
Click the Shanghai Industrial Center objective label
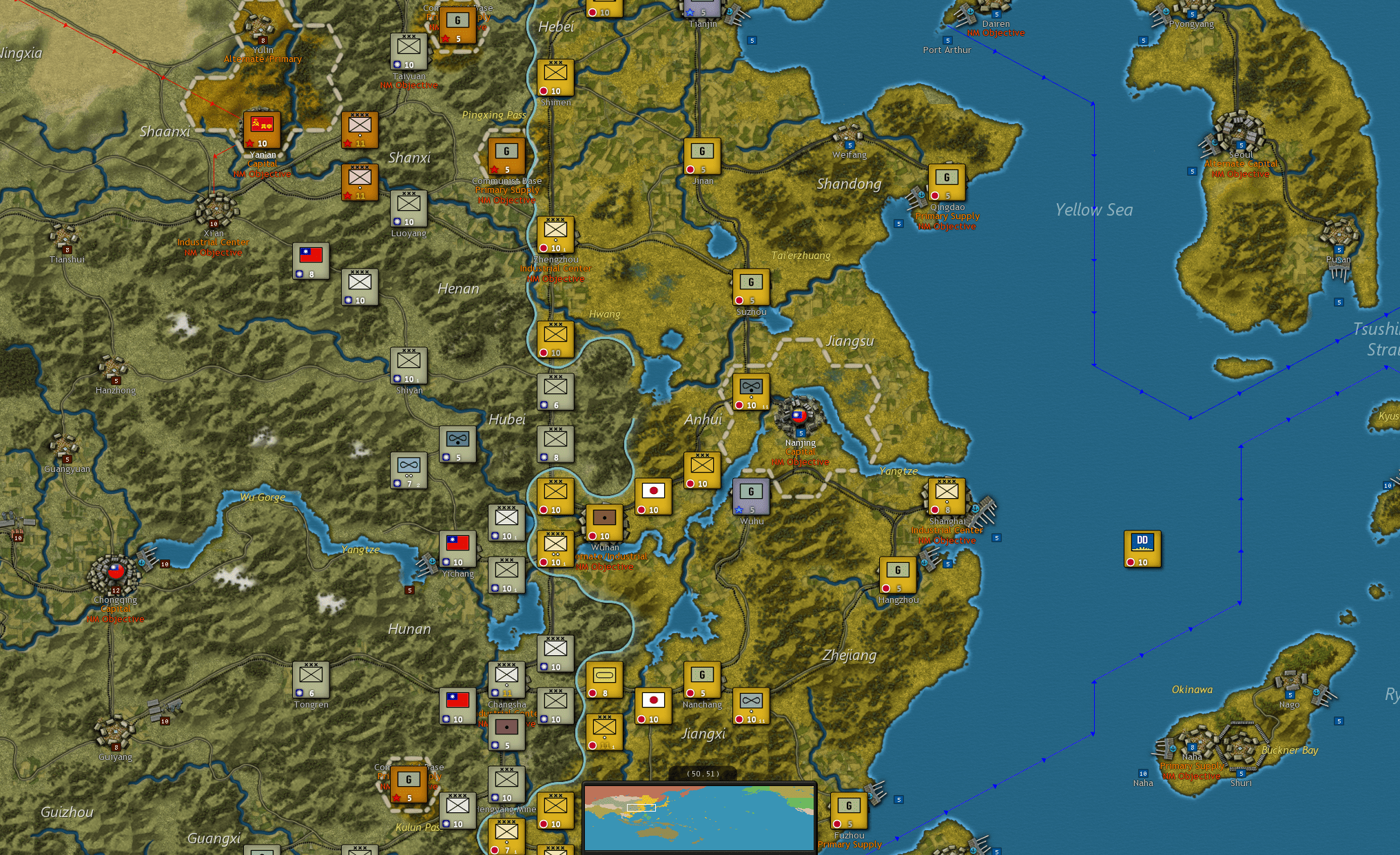point(947,530)
